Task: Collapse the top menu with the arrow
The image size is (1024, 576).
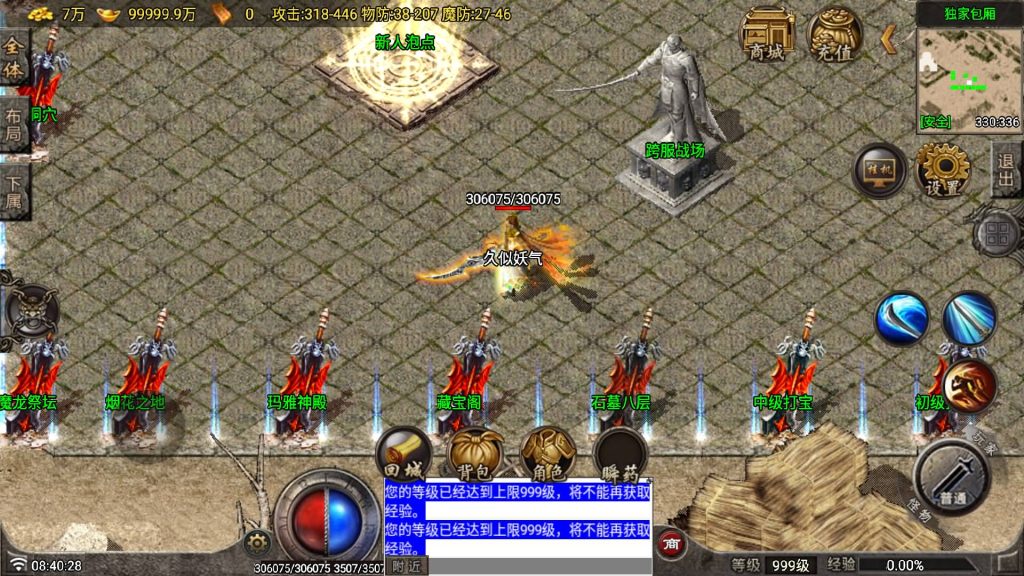Action: point(887,39)
